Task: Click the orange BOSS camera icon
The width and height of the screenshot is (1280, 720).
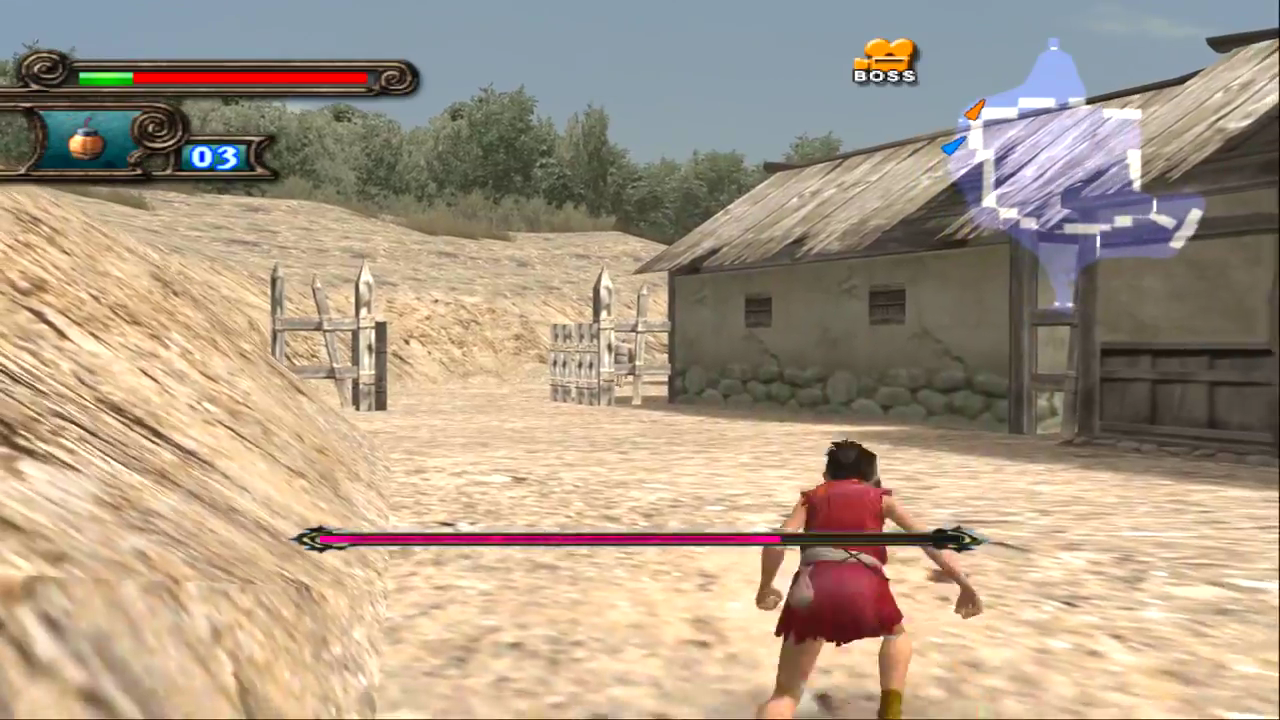Action: tap(885, 60)
